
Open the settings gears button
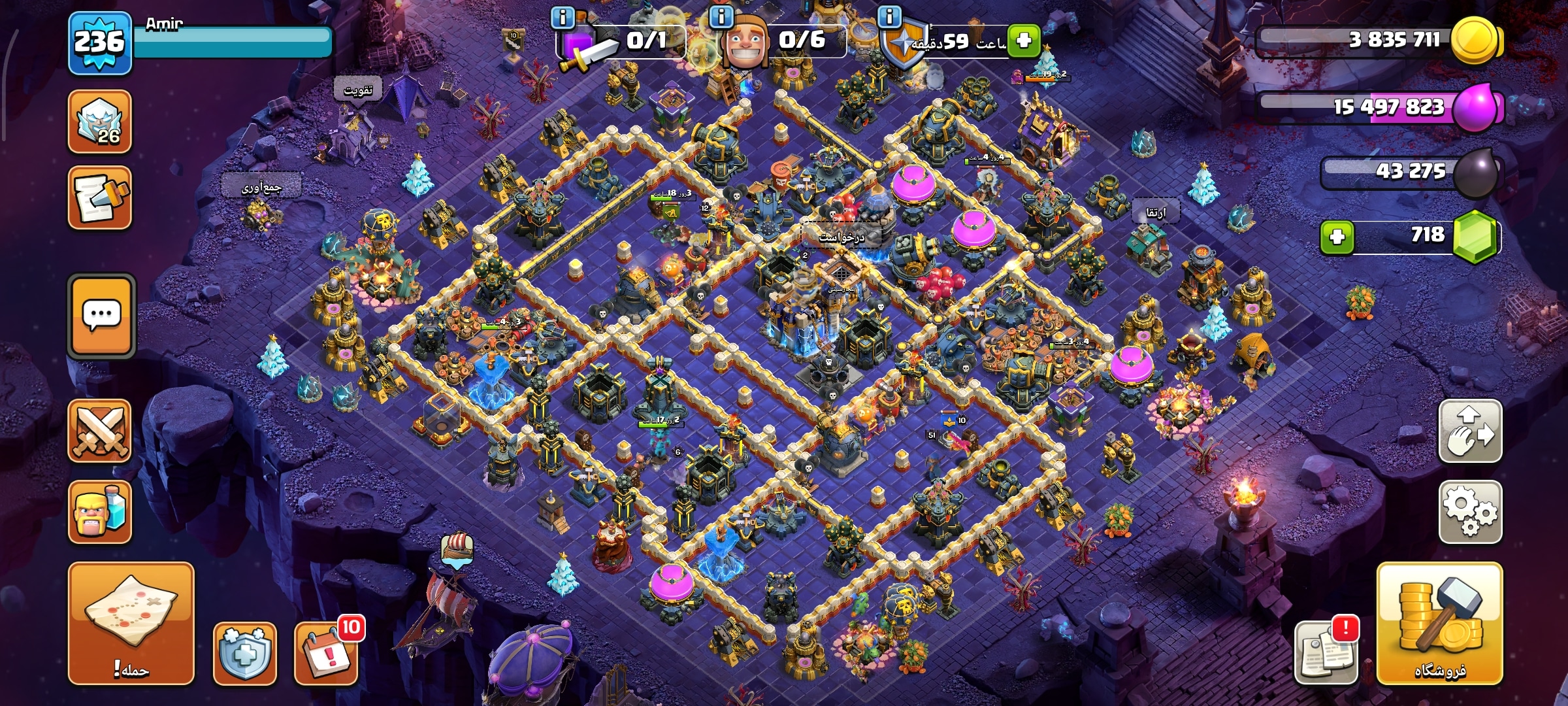[x=1470, y=511]
